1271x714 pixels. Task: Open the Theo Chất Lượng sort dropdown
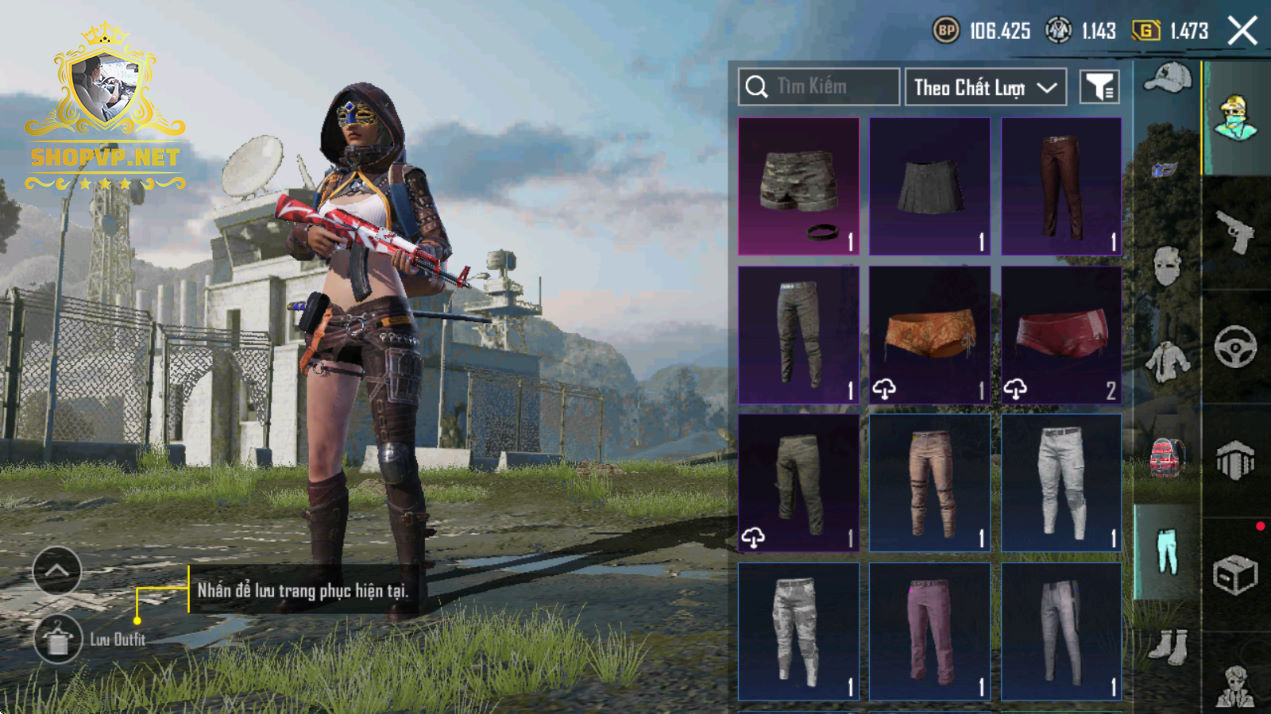[985, 88]
